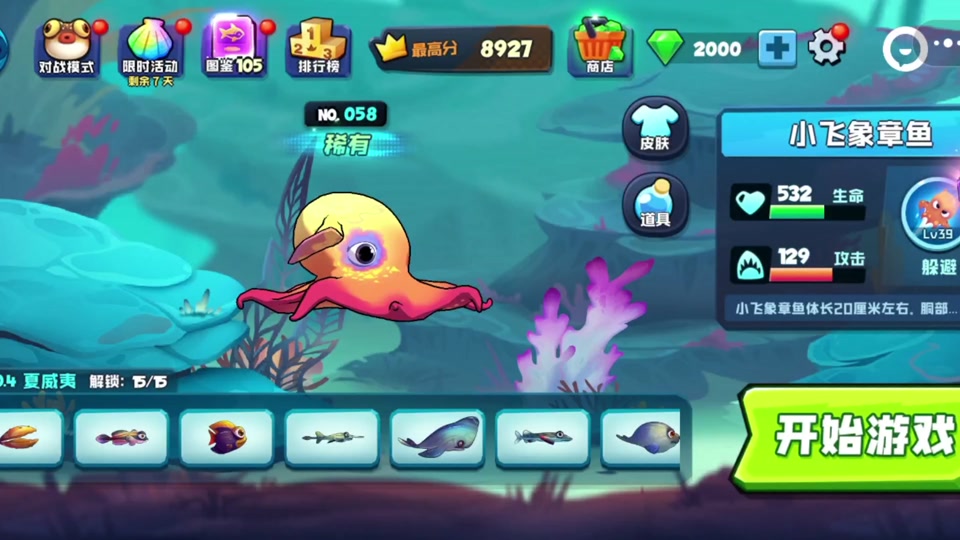The height and width of the screenshot is (540, 960).
Task: Open the 道具 items menu
Action: tap(655, 204)
